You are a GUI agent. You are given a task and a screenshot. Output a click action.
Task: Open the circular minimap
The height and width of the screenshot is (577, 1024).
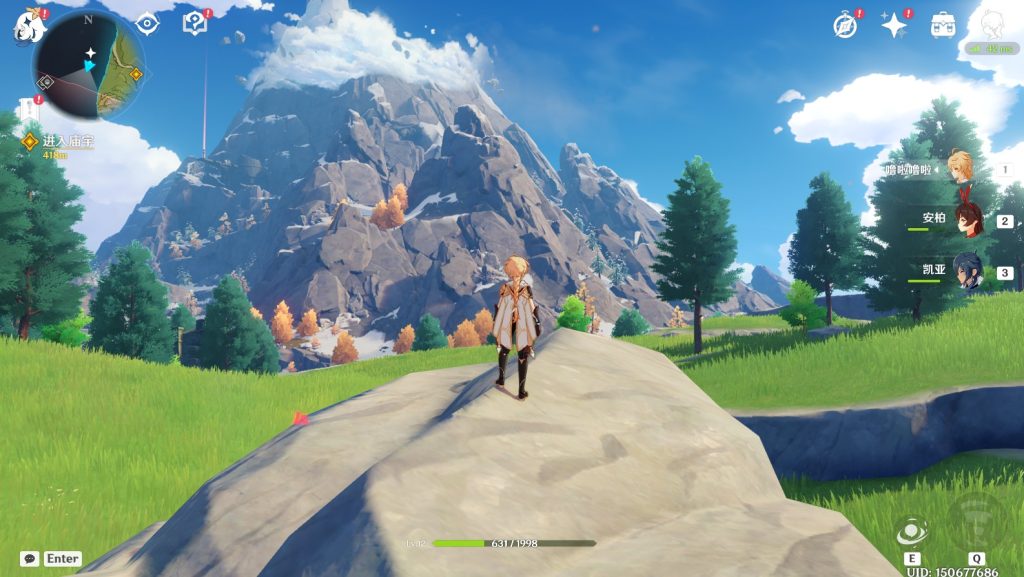(x=91, y=65)
